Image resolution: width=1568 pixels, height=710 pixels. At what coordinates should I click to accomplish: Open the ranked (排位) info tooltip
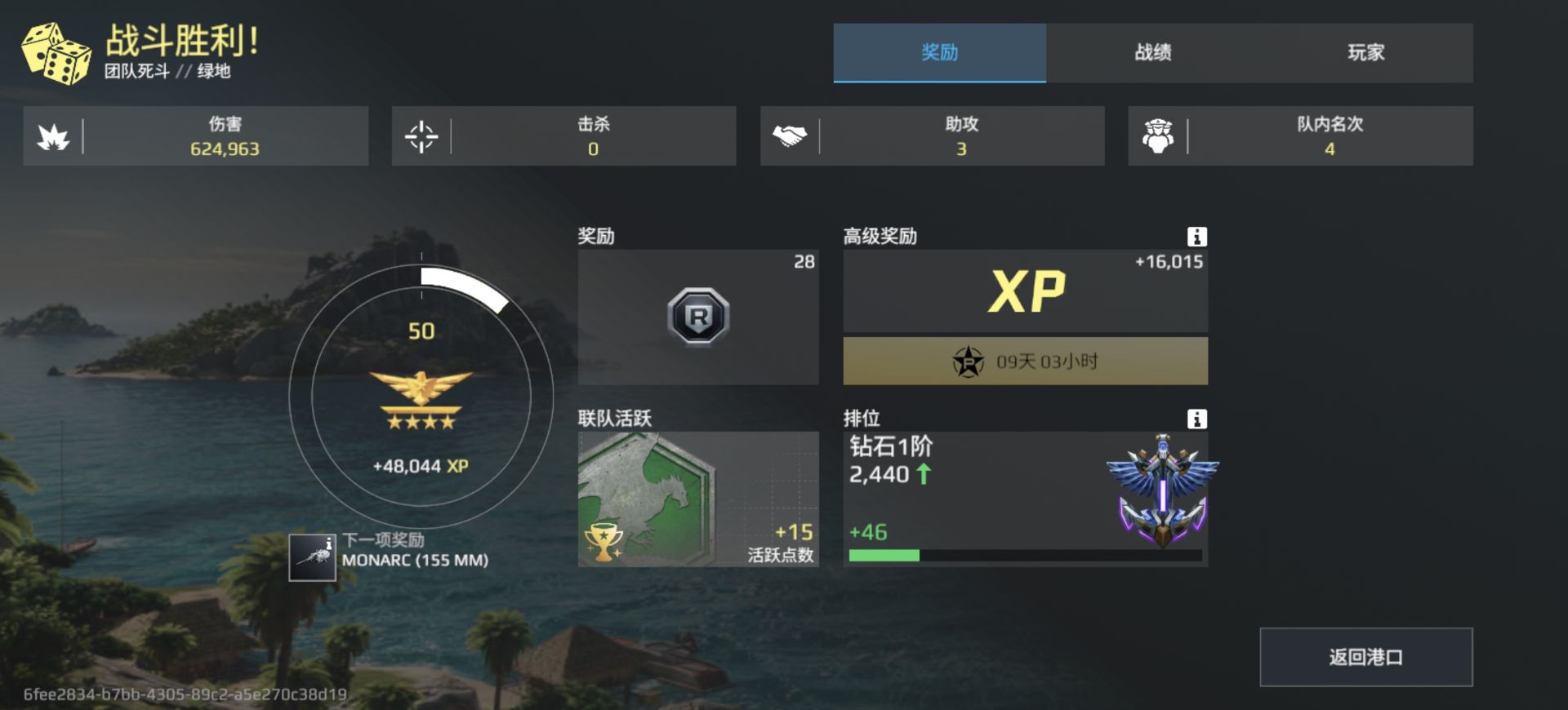coord(1197,419)
